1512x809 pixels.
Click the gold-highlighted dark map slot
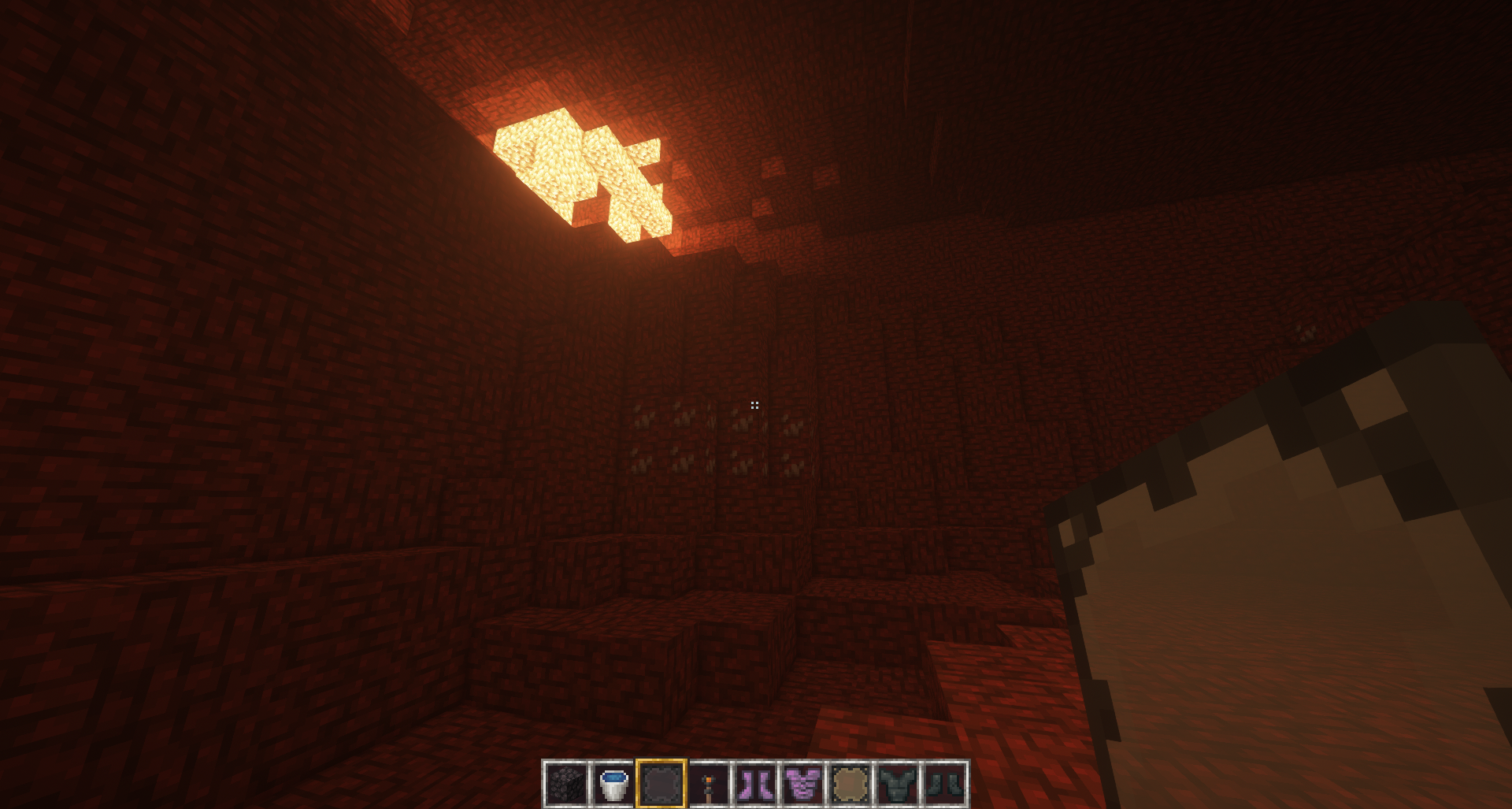[x=661, y=784]
